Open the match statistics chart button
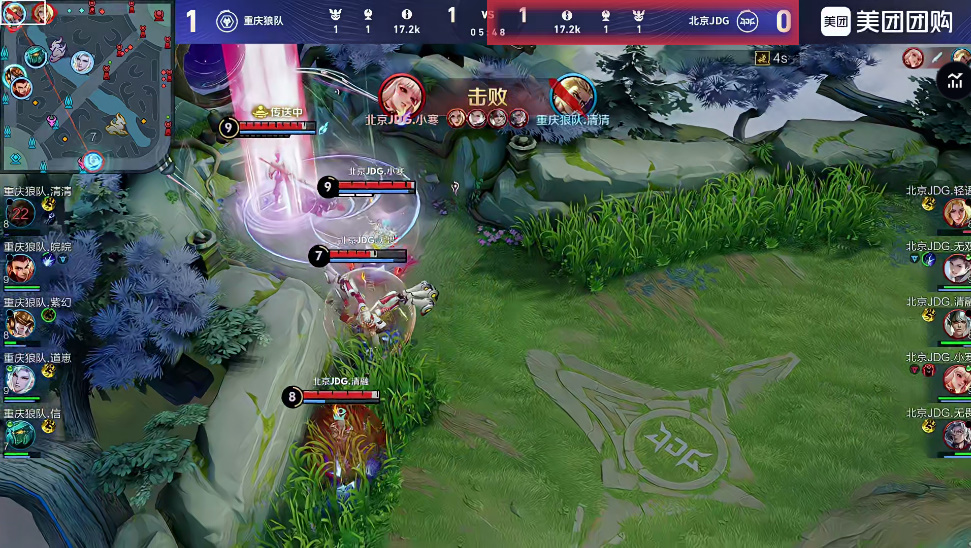 (952, 82)
